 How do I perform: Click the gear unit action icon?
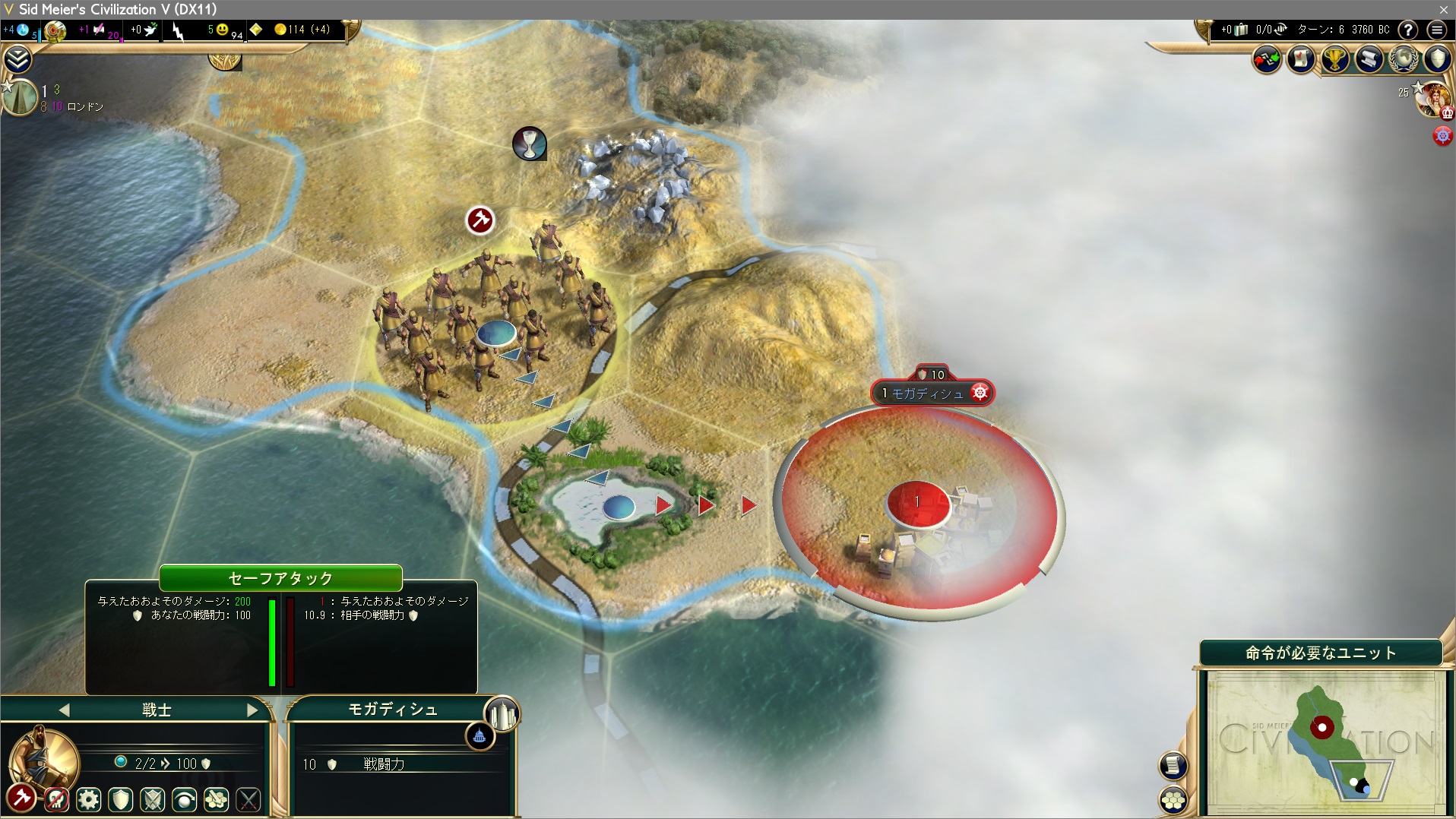[89, 799]
